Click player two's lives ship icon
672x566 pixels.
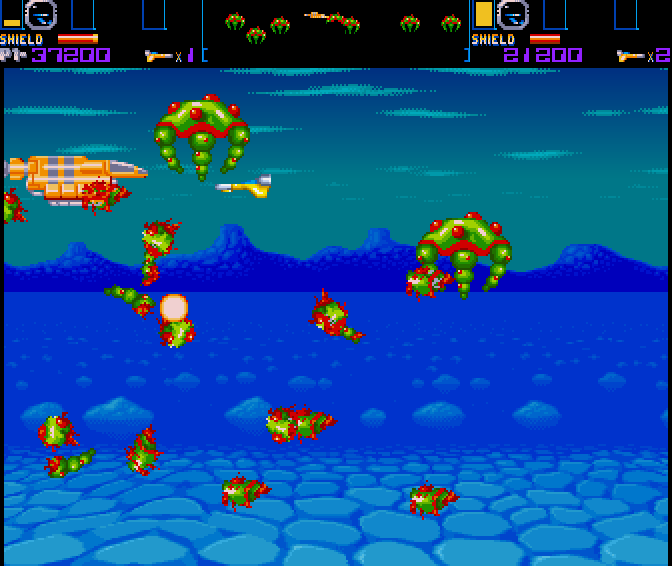[630, 56]
